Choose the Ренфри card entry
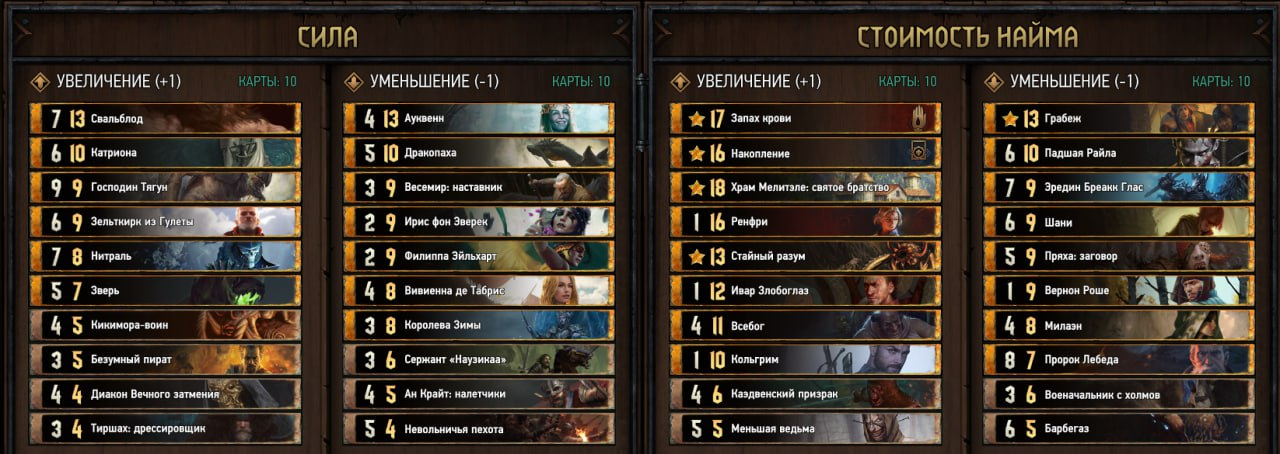 (x=805, y=222)
